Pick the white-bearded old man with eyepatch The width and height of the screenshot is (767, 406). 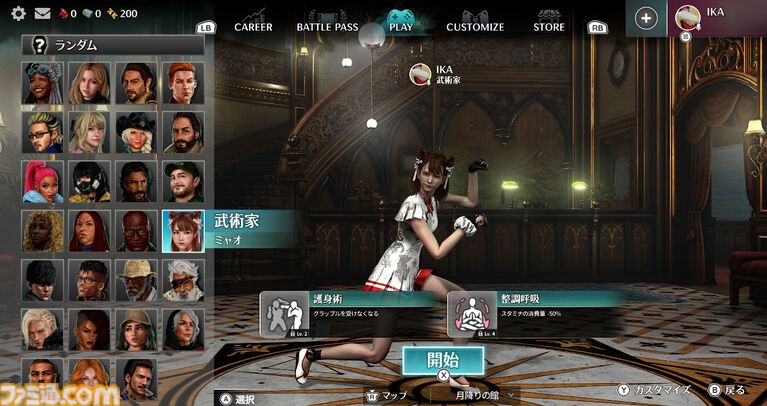[x=183, y=280]
